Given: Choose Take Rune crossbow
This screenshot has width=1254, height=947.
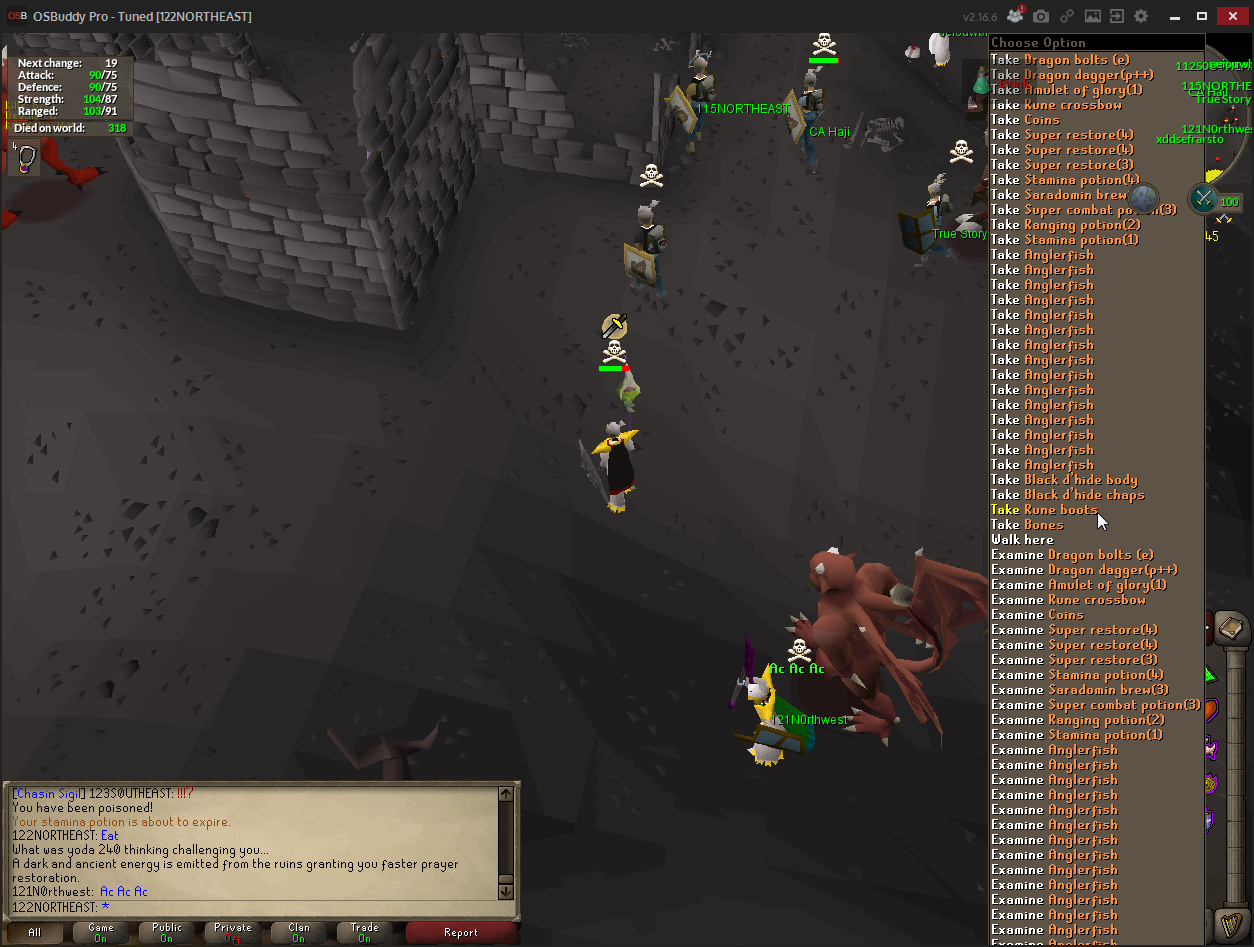Looking at the screenshot, I should coord(1056,105).
